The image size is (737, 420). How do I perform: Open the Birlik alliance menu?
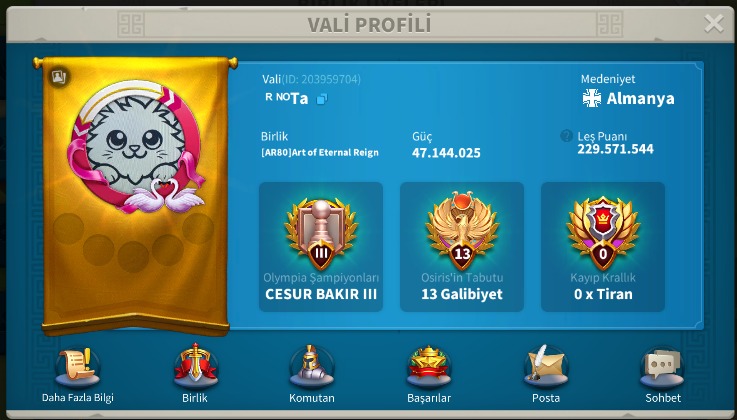196,370
